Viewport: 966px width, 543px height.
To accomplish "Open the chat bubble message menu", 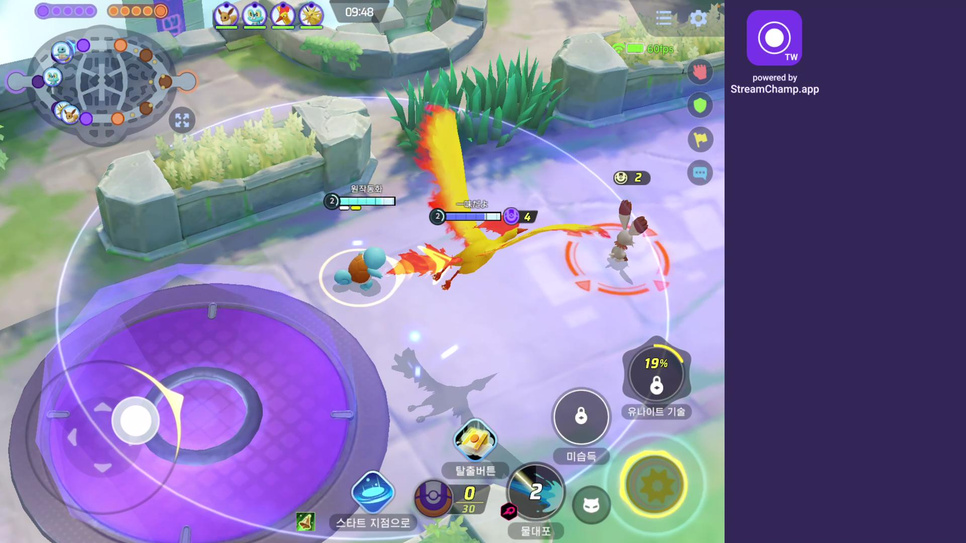I will point(700,173).
